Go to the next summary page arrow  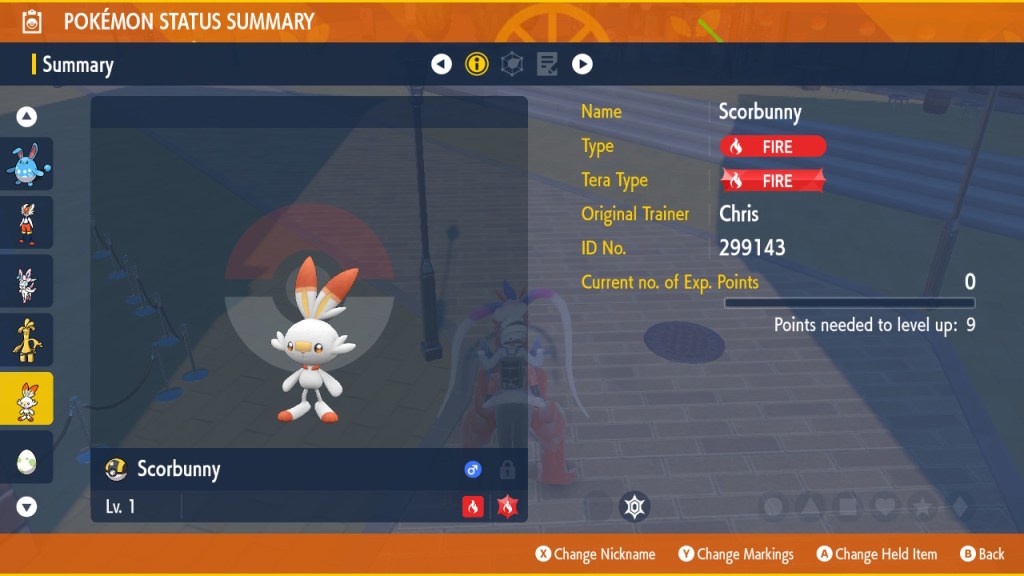[582, 65]
